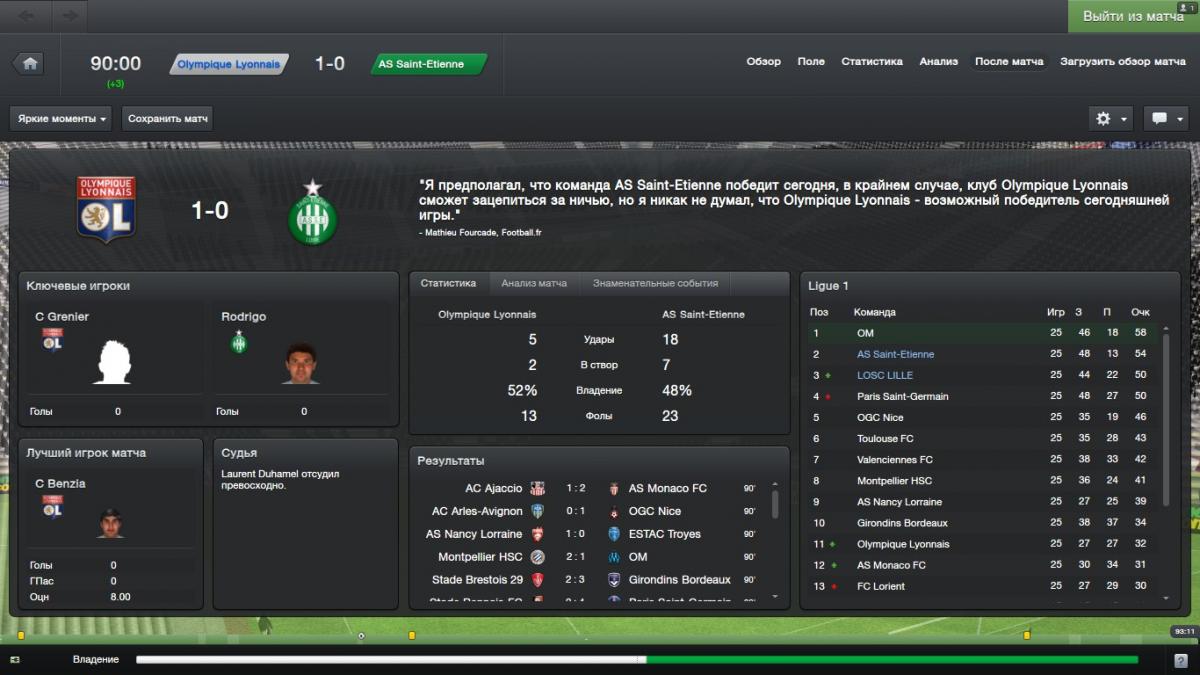The width and height of the screenshot is (1200, 675).
Task: Navigate back with the left arrow
Action: [27, 16]
